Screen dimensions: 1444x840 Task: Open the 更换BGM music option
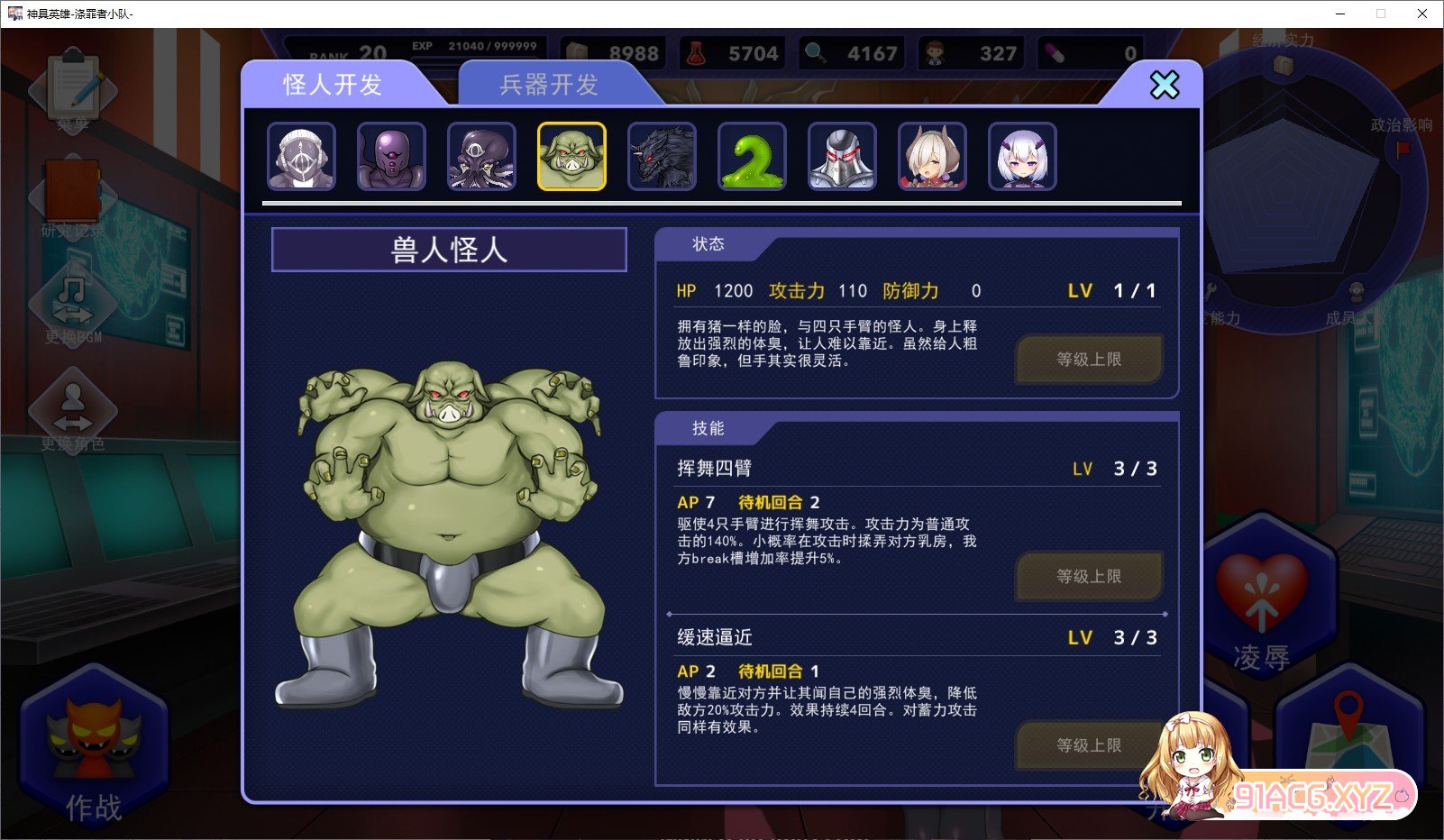coord(73,306)
